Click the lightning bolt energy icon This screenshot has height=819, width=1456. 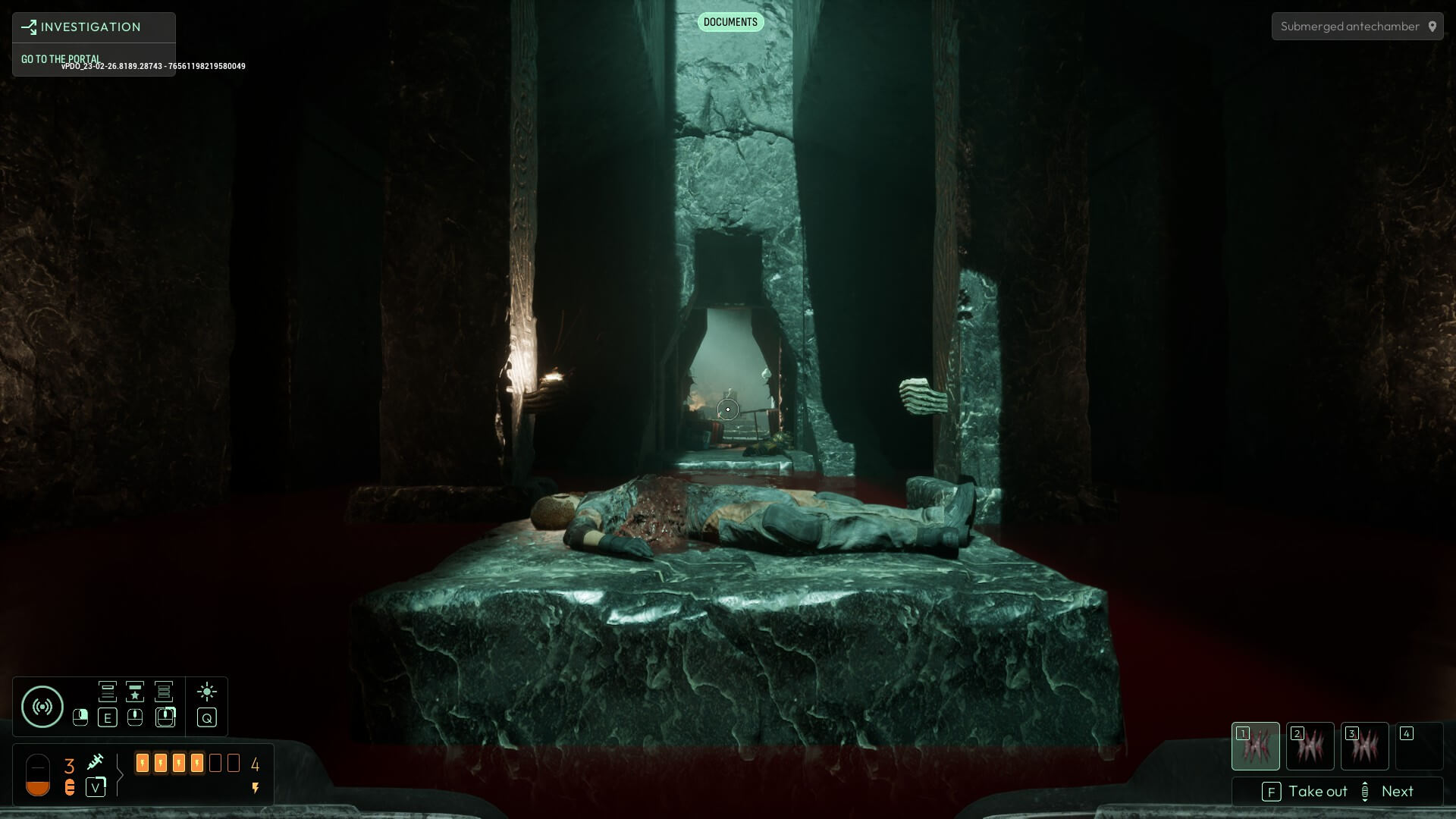pyautogui.click(x=256, y=789)
